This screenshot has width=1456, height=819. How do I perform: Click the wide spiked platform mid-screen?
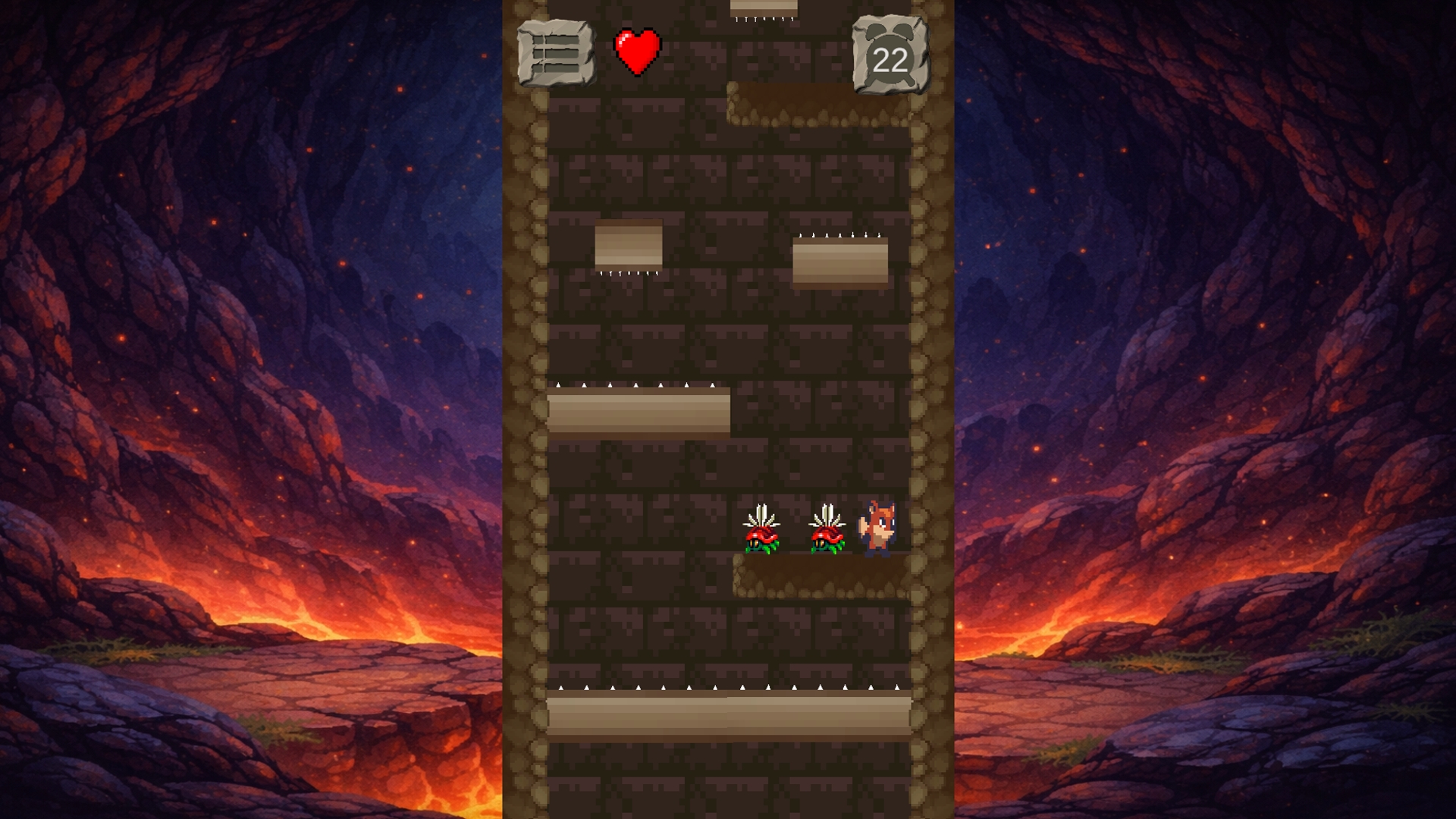pos(637,413)
